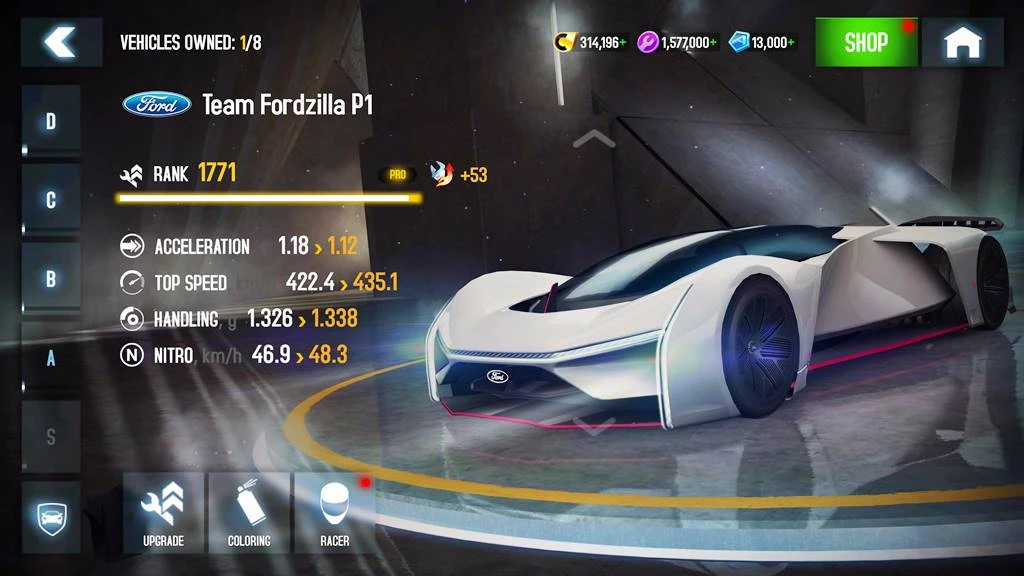
Task: Open the class S vehicles tab
Action: coord(51,437)
